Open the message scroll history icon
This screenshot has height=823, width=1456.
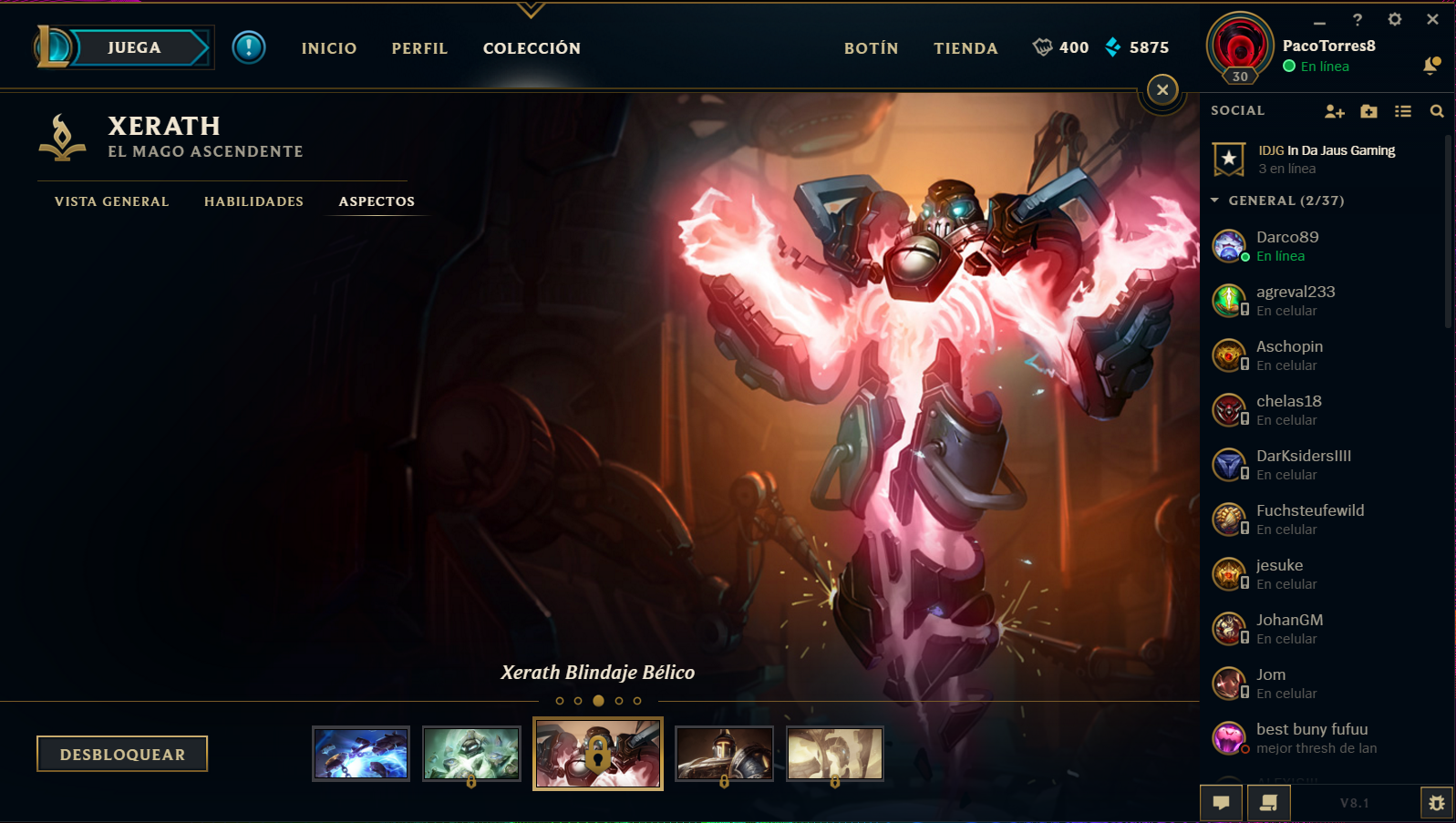1266,803
